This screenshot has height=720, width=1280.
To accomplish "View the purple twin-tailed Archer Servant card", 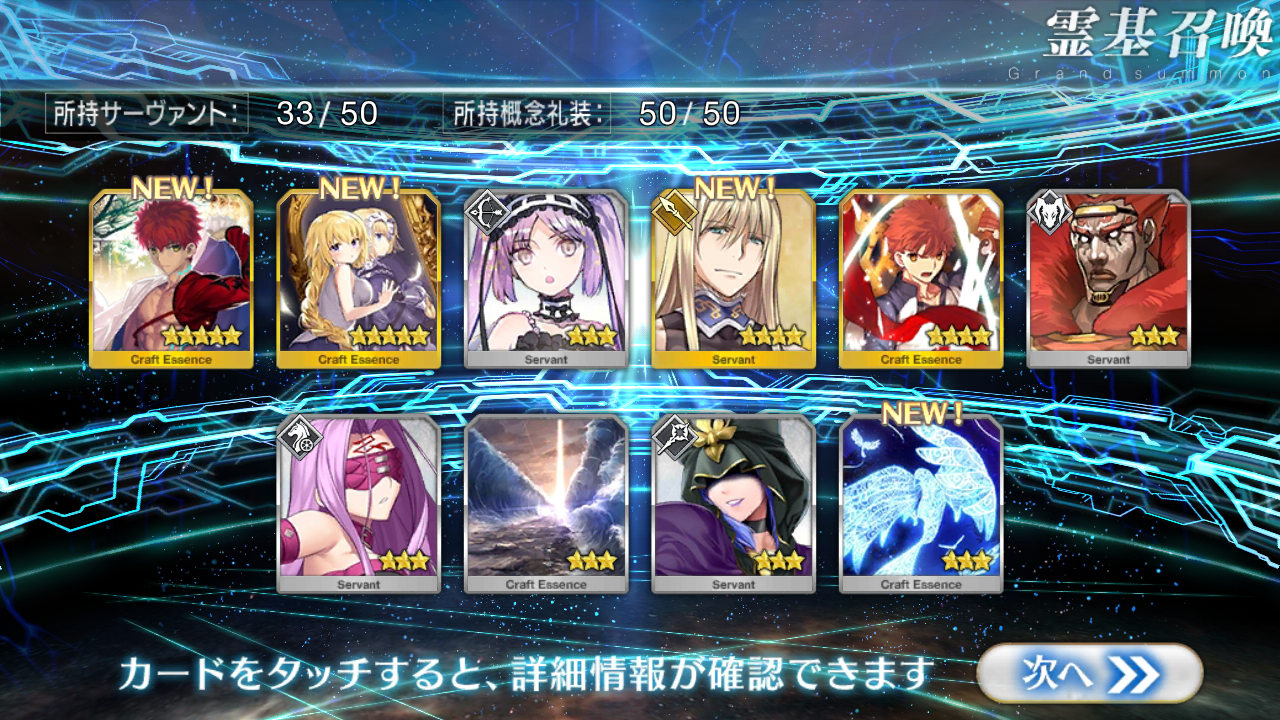I will pos(546,278).
